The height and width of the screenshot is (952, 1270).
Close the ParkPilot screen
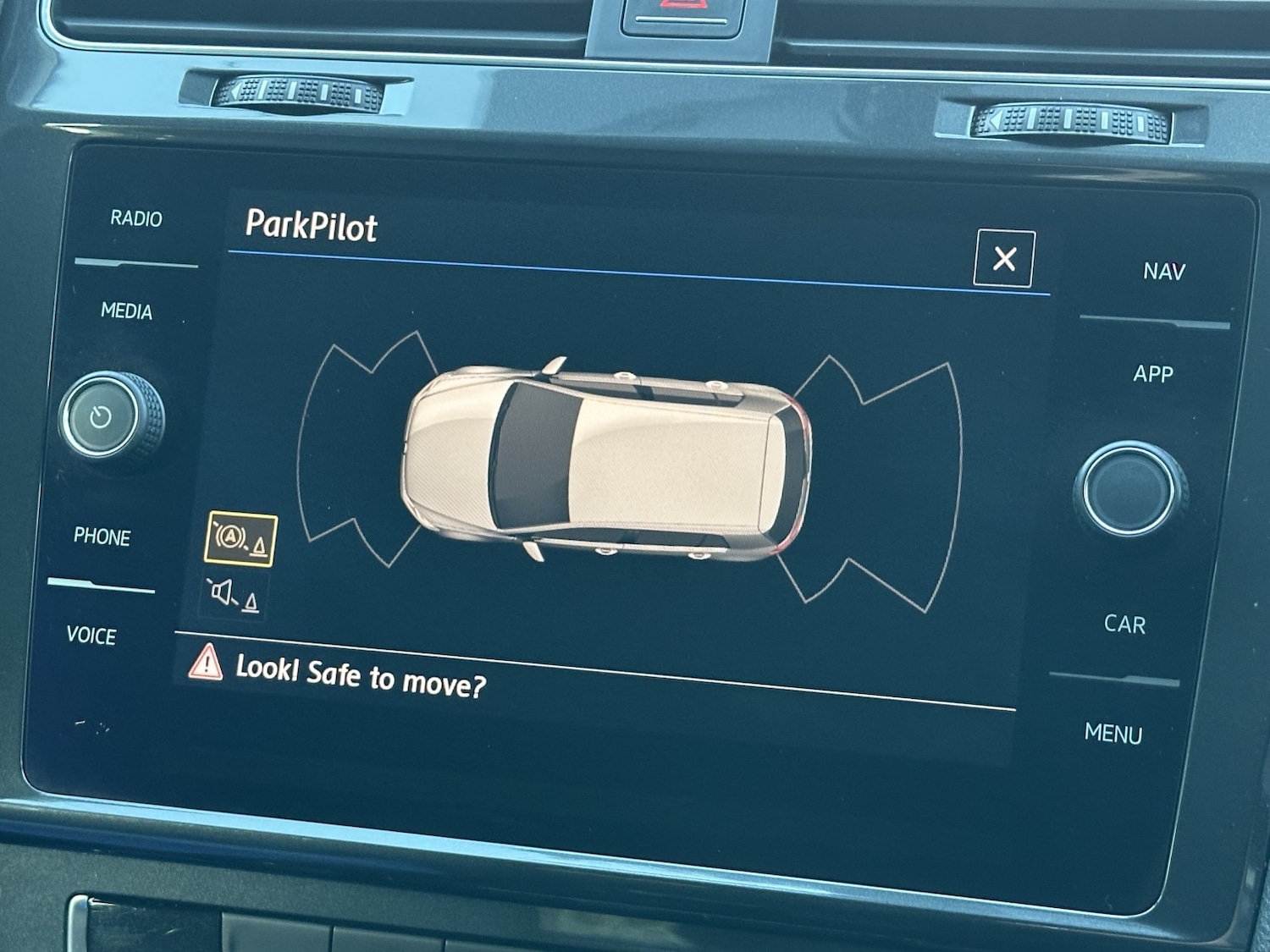1004,258
